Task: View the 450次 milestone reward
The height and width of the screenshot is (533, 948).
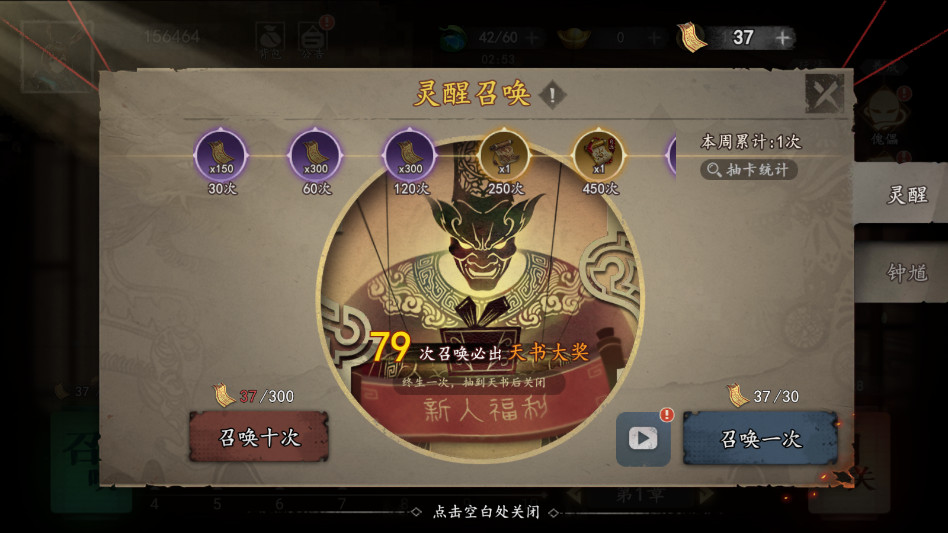Action: (x=599, y=156)
